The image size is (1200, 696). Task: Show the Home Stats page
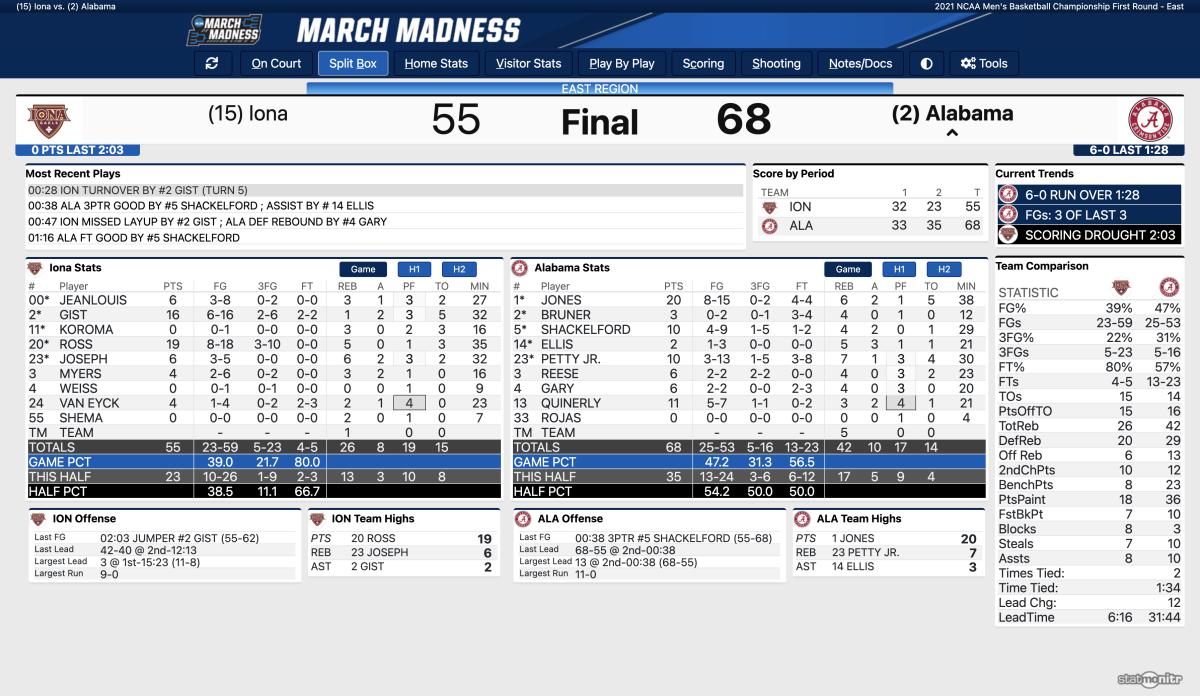436,63
